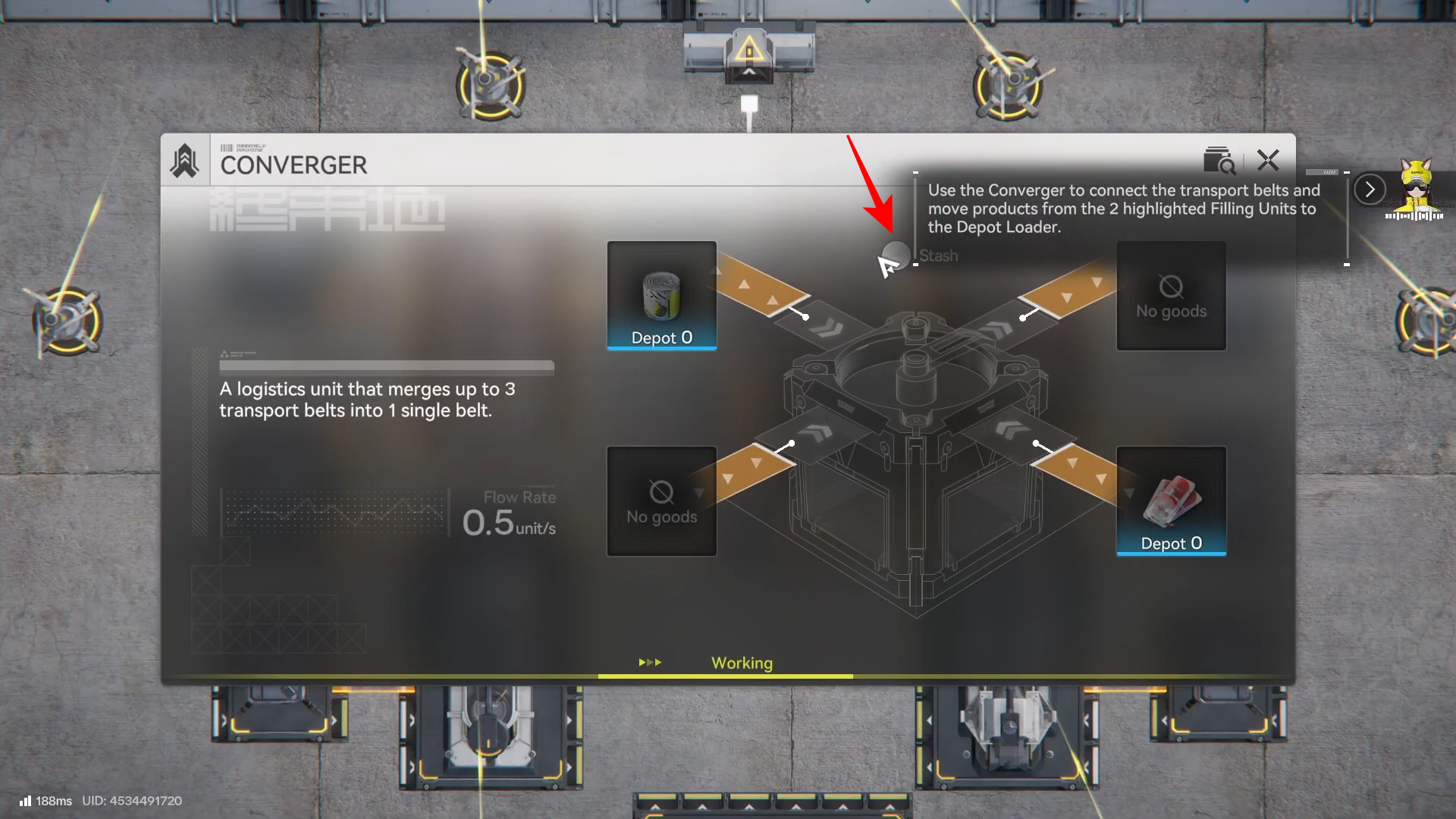This screenshot has height=819, width=1456.
Task: Close the Converger window
Action: [1268, 160]
